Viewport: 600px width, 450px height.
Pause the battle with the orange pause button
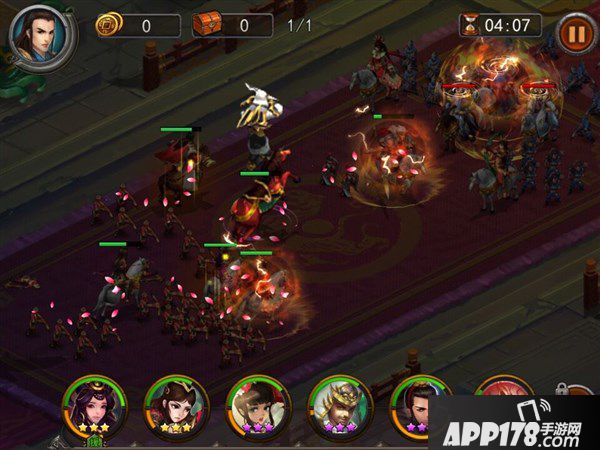point(574,32)
